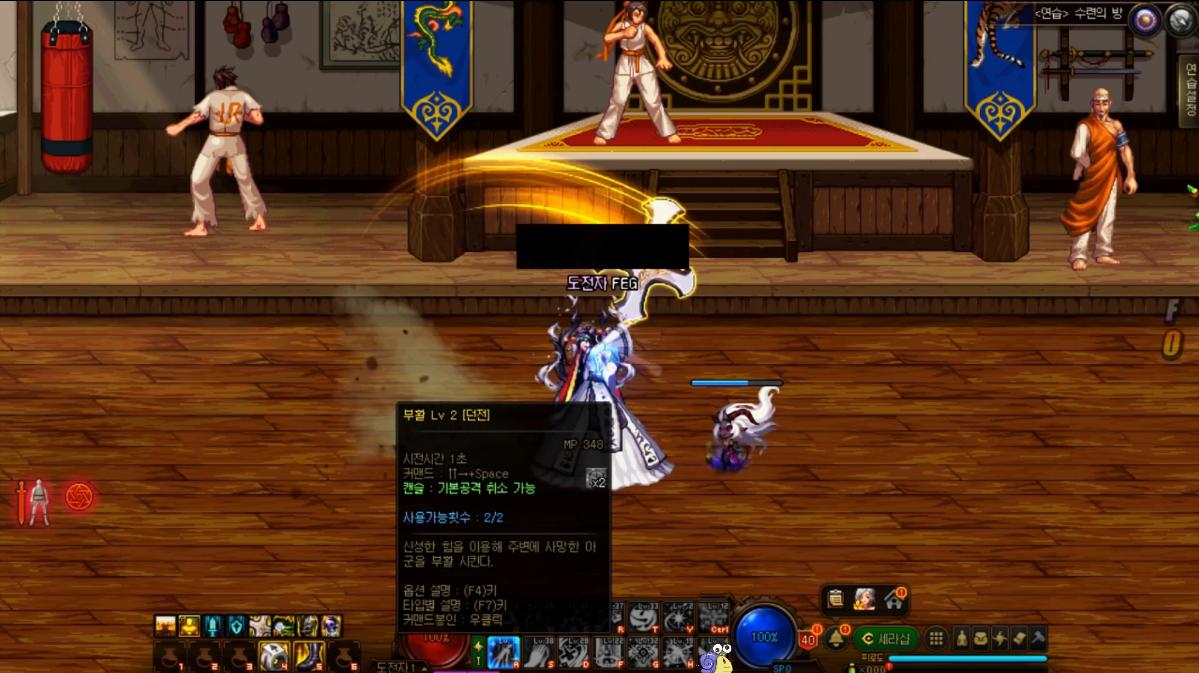Click the gray round button in top corner
Image resolution: width=1199 pixels, height=673 pixels.
tap(1180, 20)
